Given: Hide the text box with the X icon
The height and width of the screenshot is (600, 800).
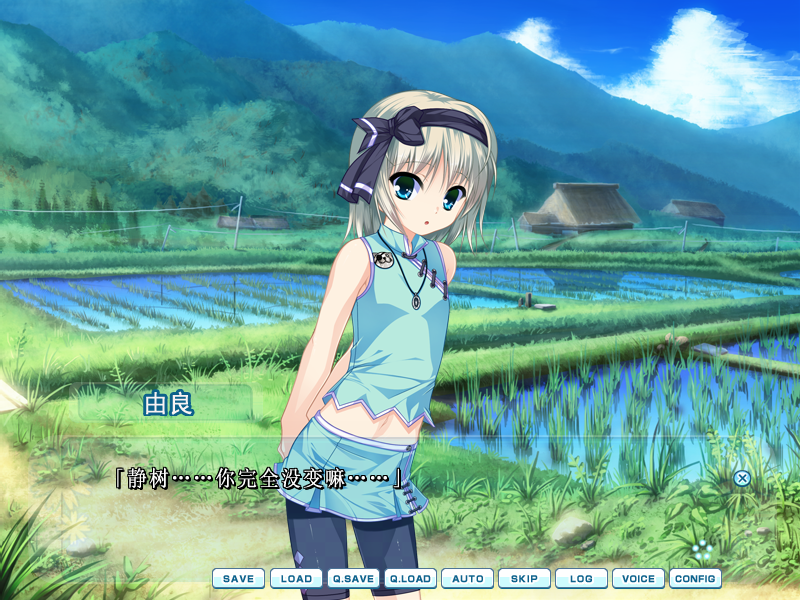Looking at the screenshot, I should [x=742, y=478].
